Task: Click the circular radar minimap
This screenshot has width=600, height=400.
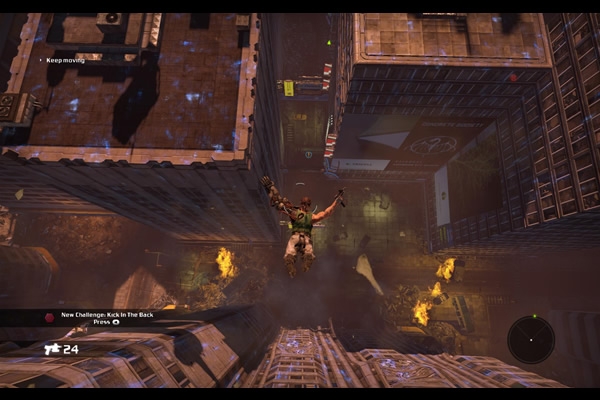Action: pos(530,339)
